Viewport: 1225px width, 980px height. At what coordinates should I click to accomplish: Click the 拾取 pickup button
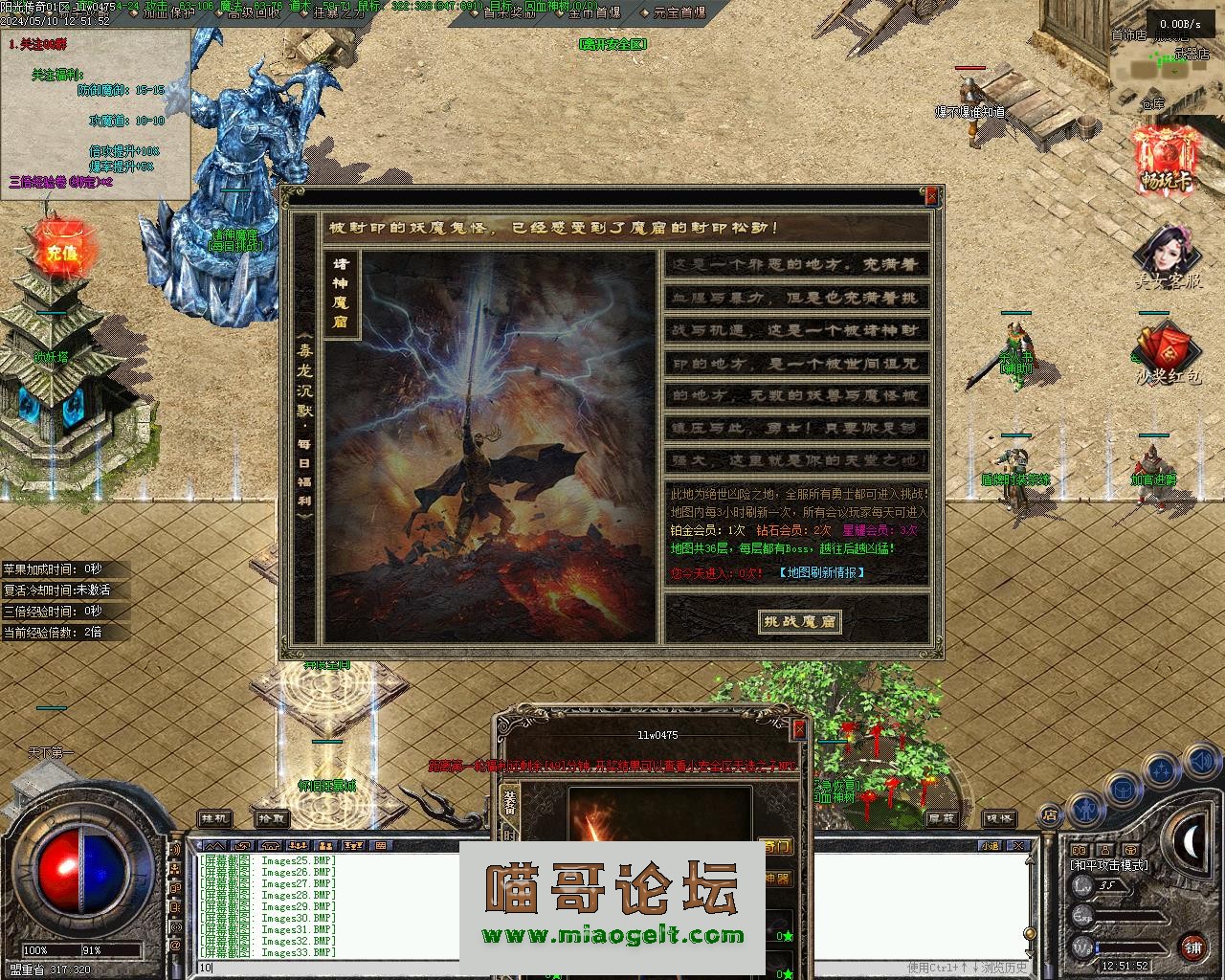(x=272, y=819)
